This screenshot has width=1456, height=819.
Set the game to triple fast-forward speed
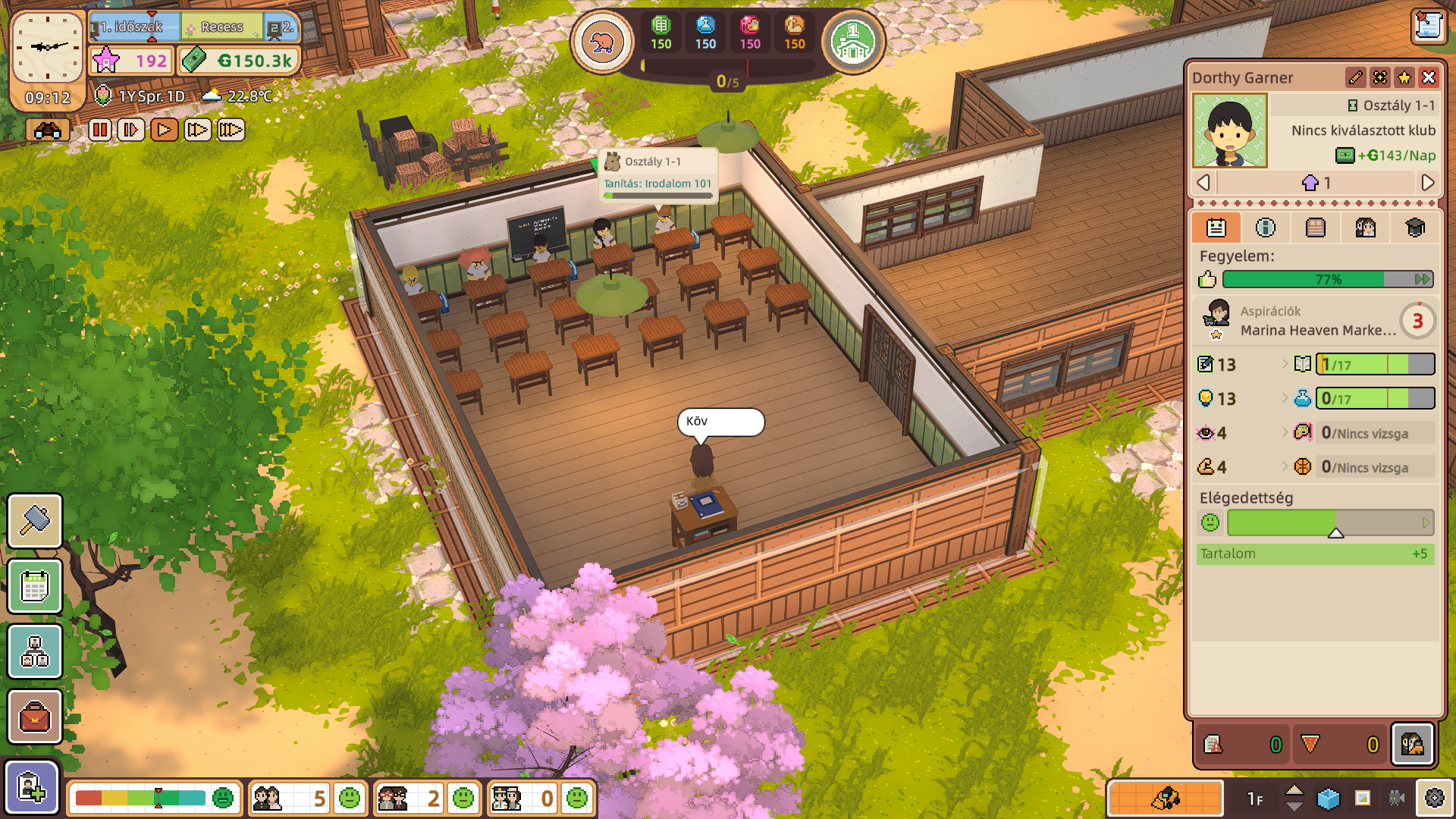[x=231, y=130]
